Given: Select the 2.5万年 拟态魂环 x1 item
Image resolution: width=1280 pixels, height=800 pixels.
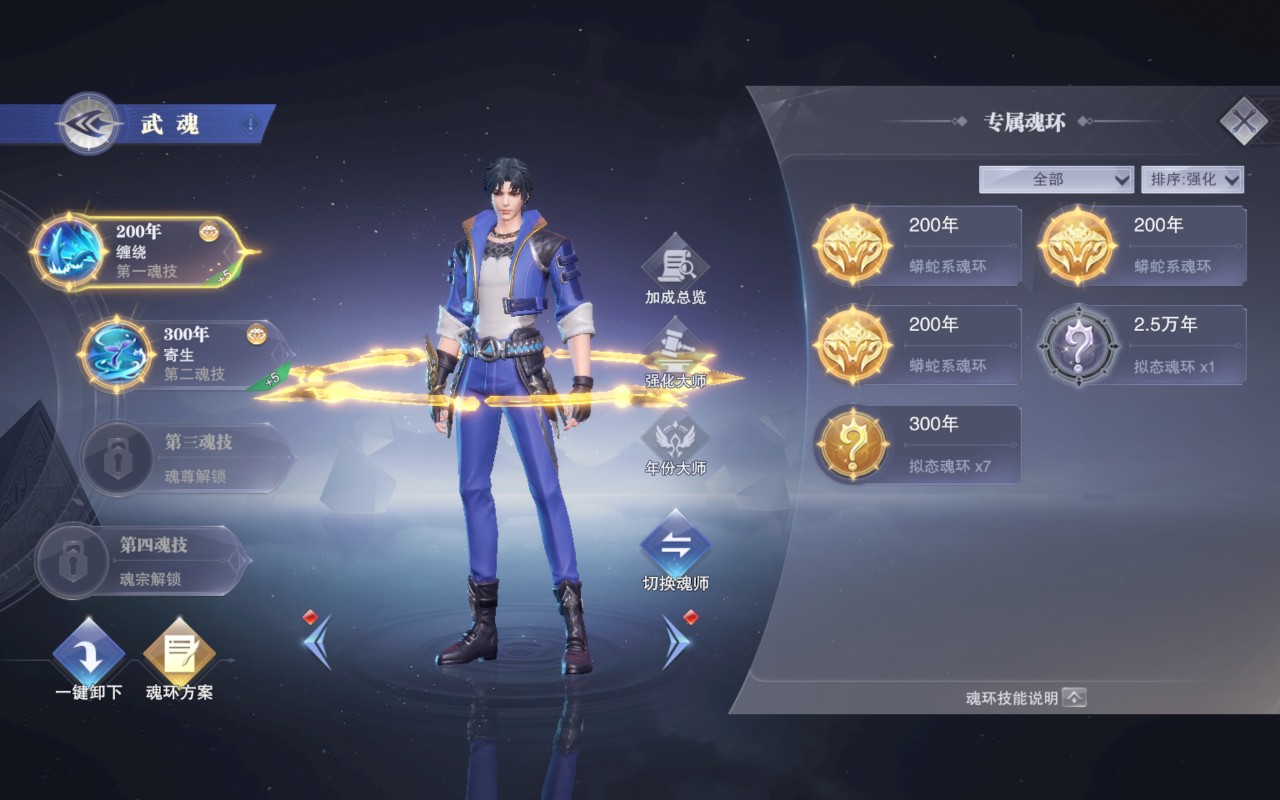Looking at the screenshot, I should [x=1142, y=345].
